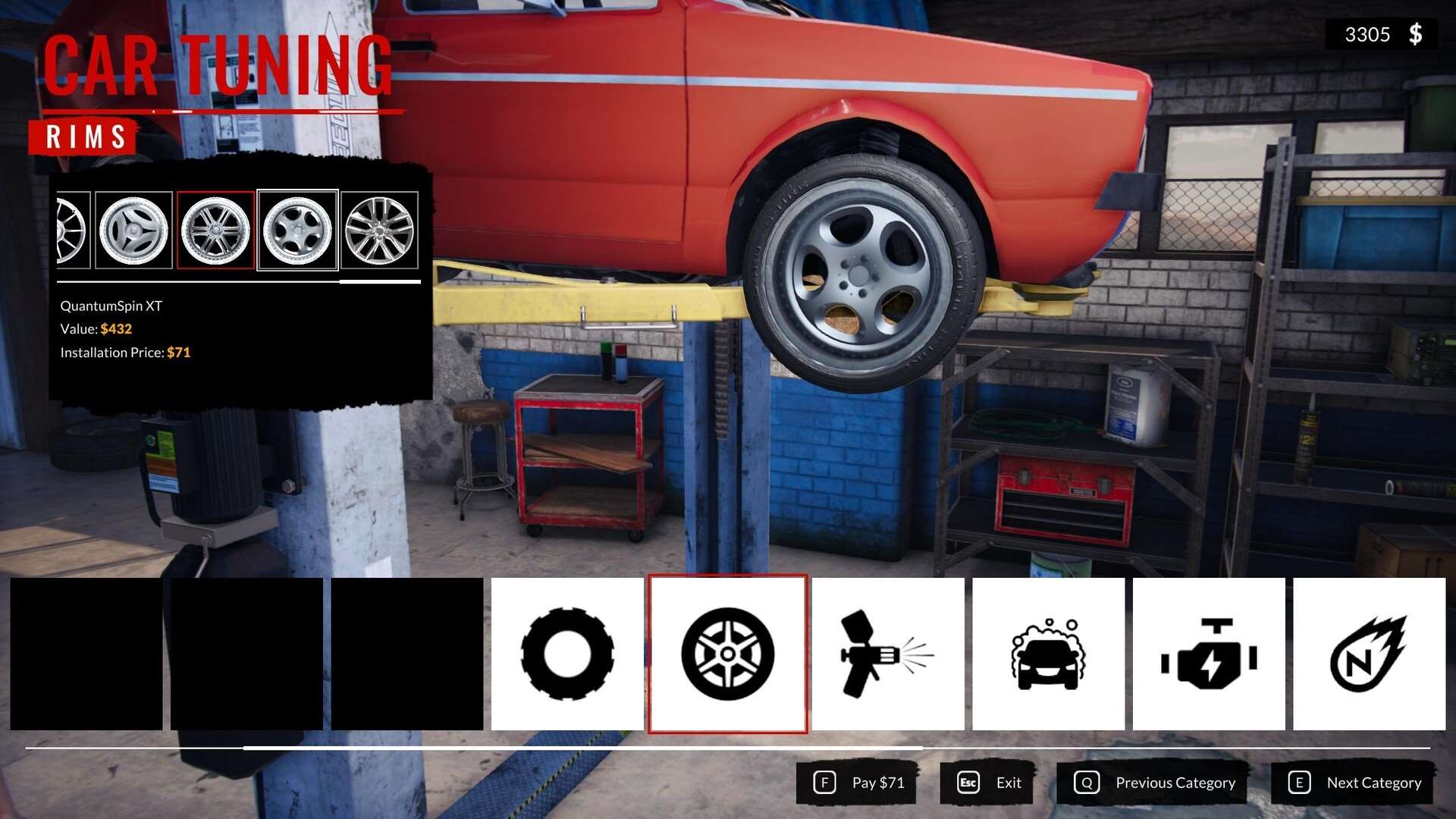Open the car wash category
This screenshot has height=819, width=1456.
coord(1048,654)
